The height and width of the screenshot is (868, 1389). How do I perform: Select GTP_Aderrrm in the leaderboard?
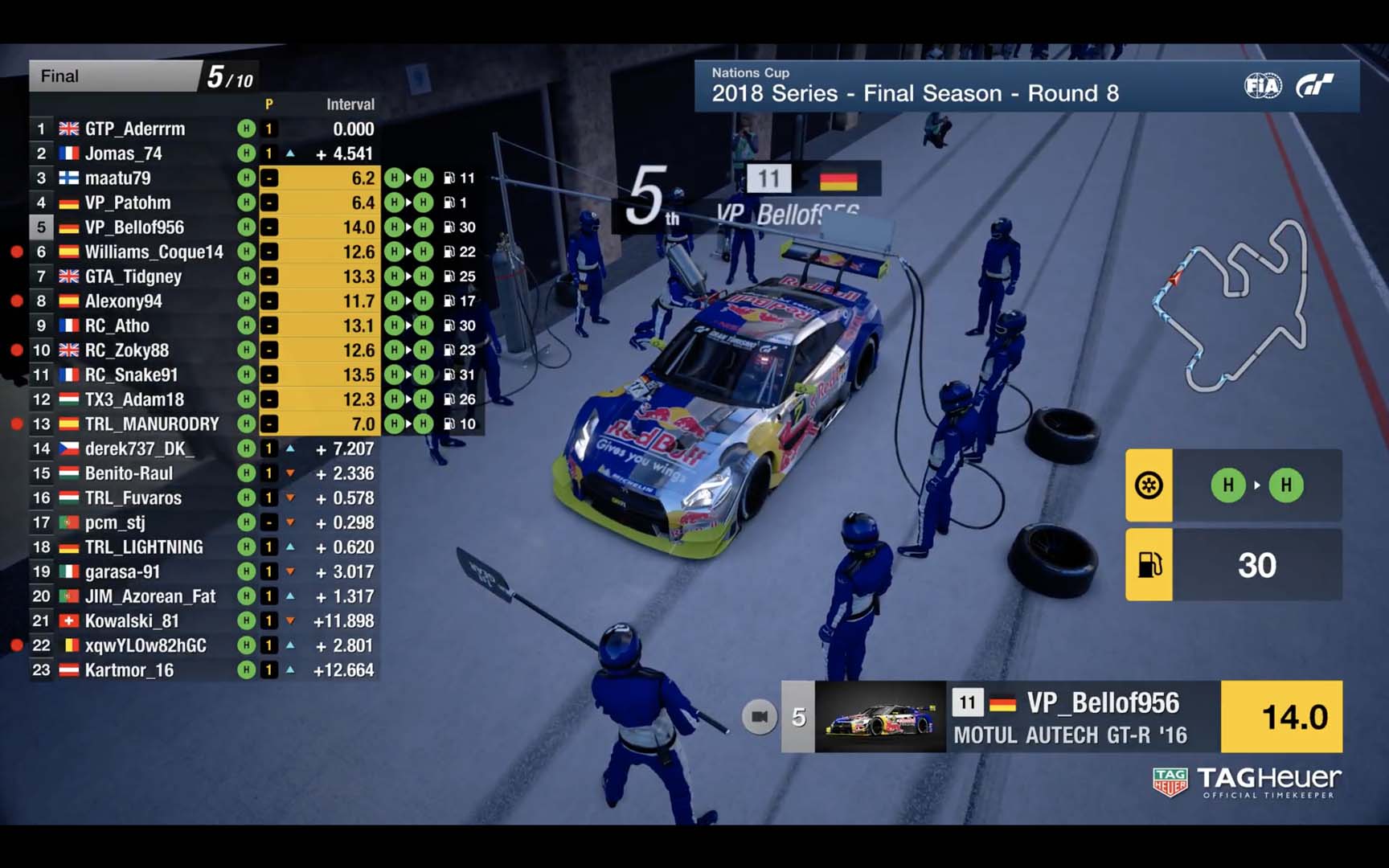click(x=135, y=129)
